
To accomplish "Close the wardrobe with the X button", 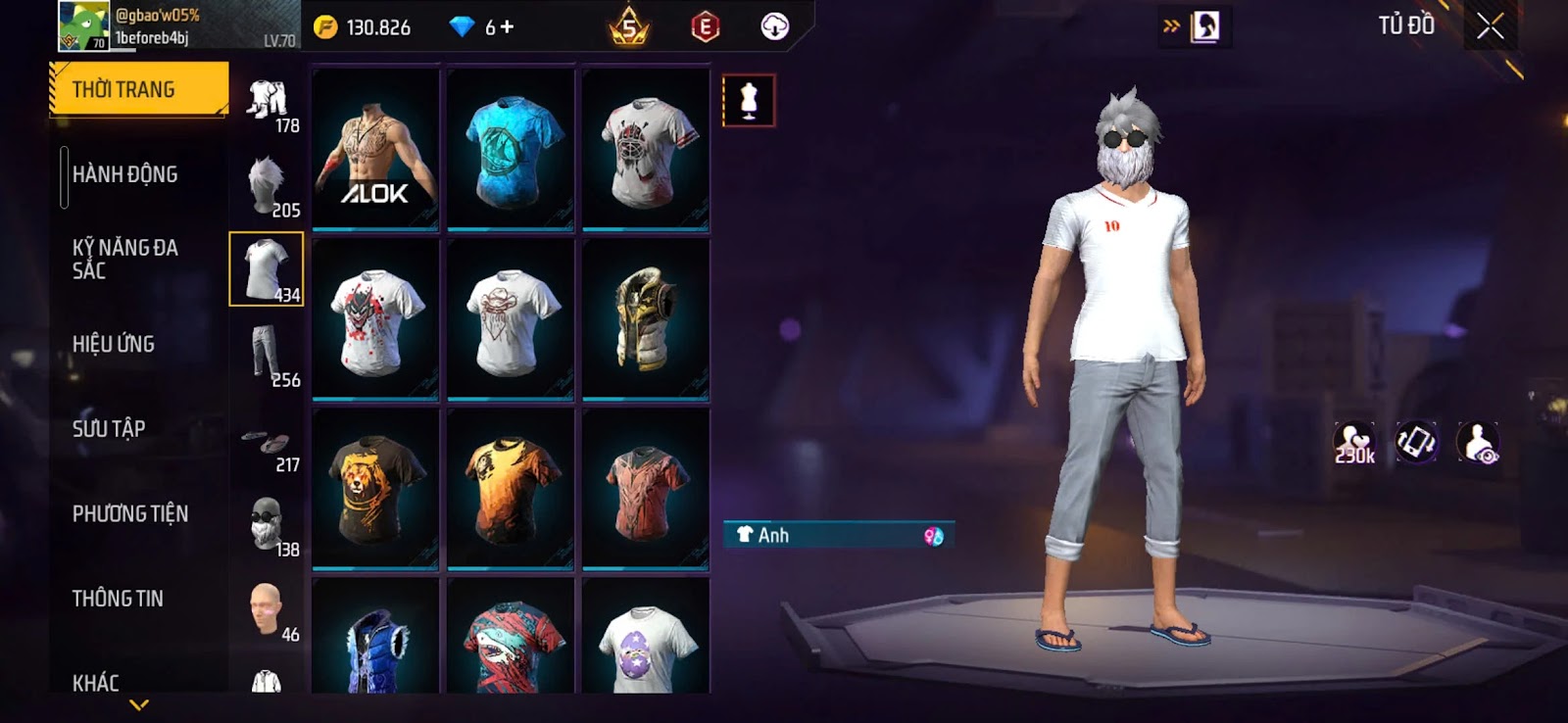I will click(x=1490, y=26).
